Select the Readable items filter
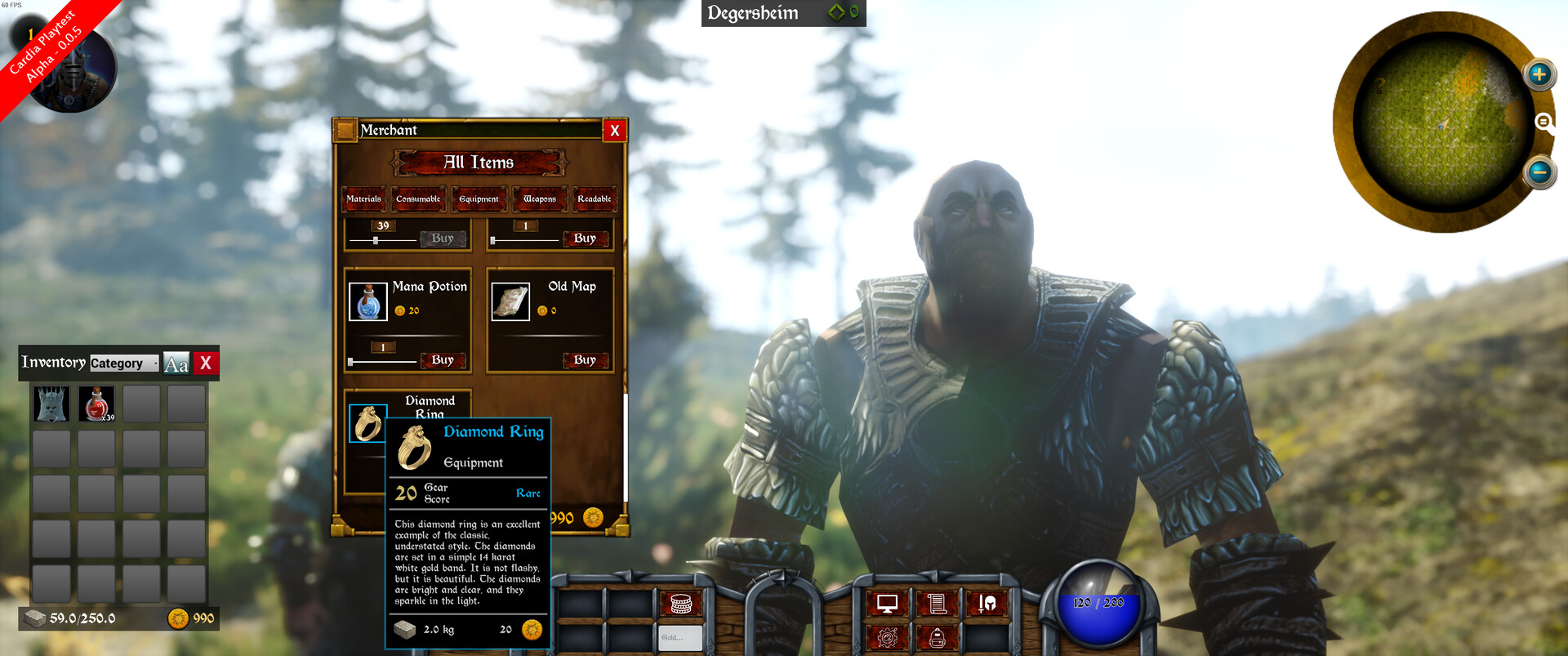 tap(595, 199)
